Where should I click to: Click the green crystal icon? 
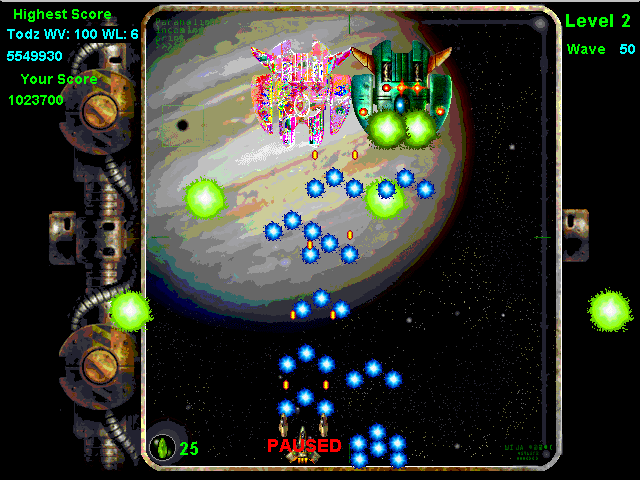(161, 446)
